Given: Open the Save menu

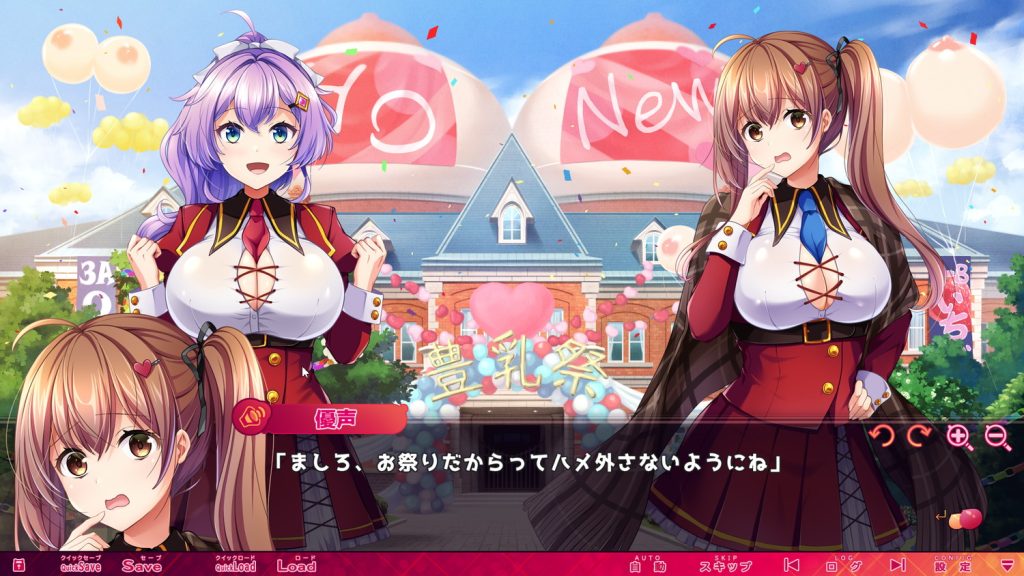Looking at the screenshot, I should (x=142, y=564).
